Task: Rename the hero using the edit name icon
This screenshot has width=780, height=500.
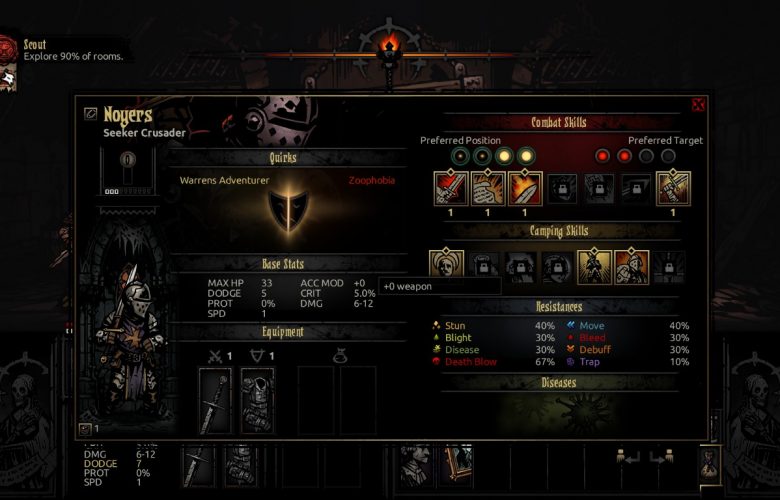Action: [x=91, y=115]
